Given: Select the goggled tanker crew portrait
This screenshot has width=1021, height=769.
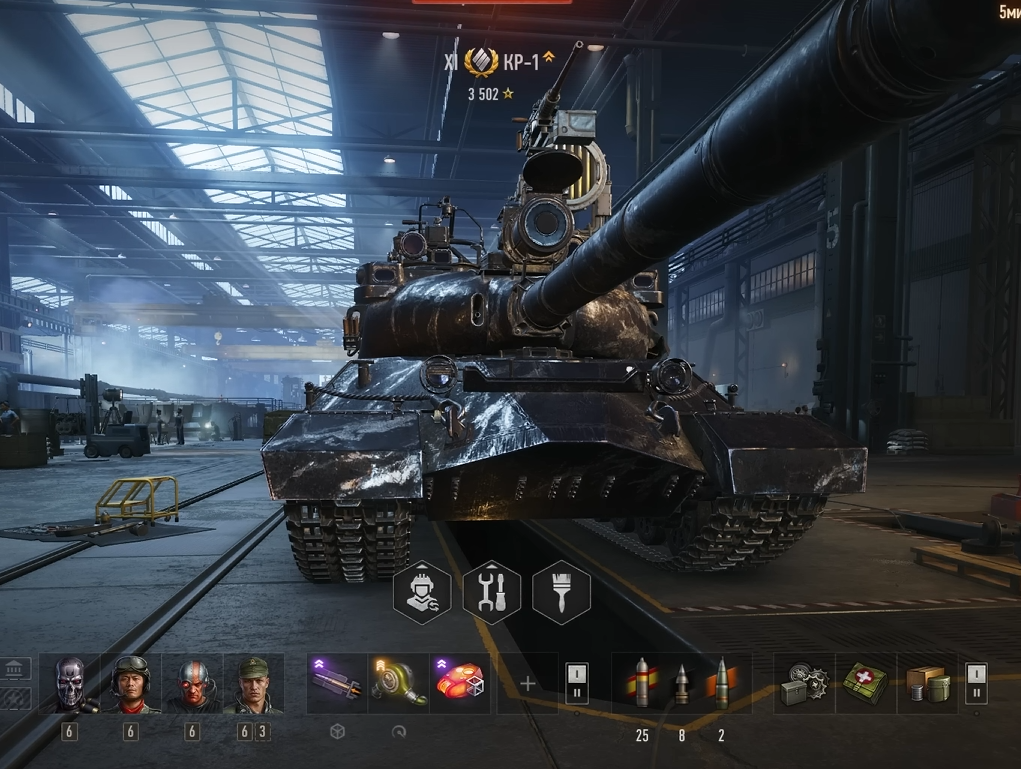Looking at the screenshot, I should pos(131,684).
